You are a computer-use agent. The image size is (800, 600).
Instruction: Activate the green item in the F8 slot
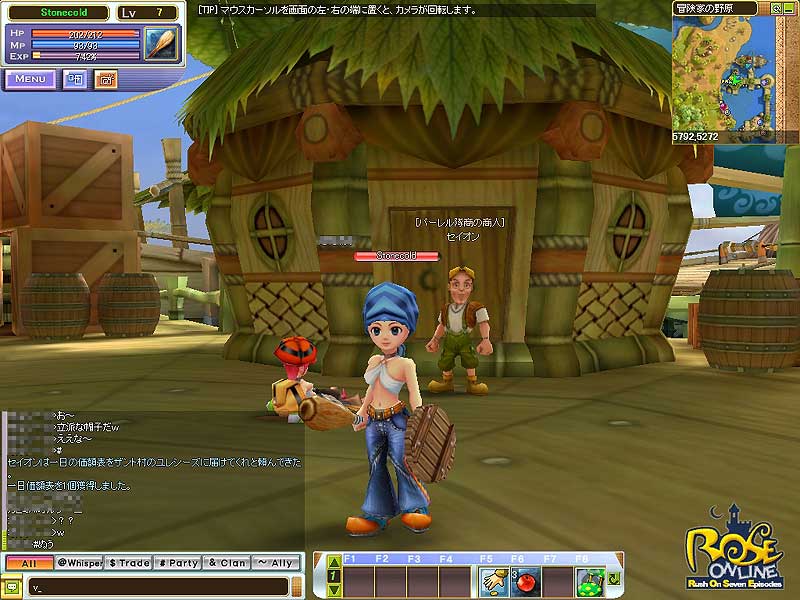pyautogui.click(x=591, y=580)
